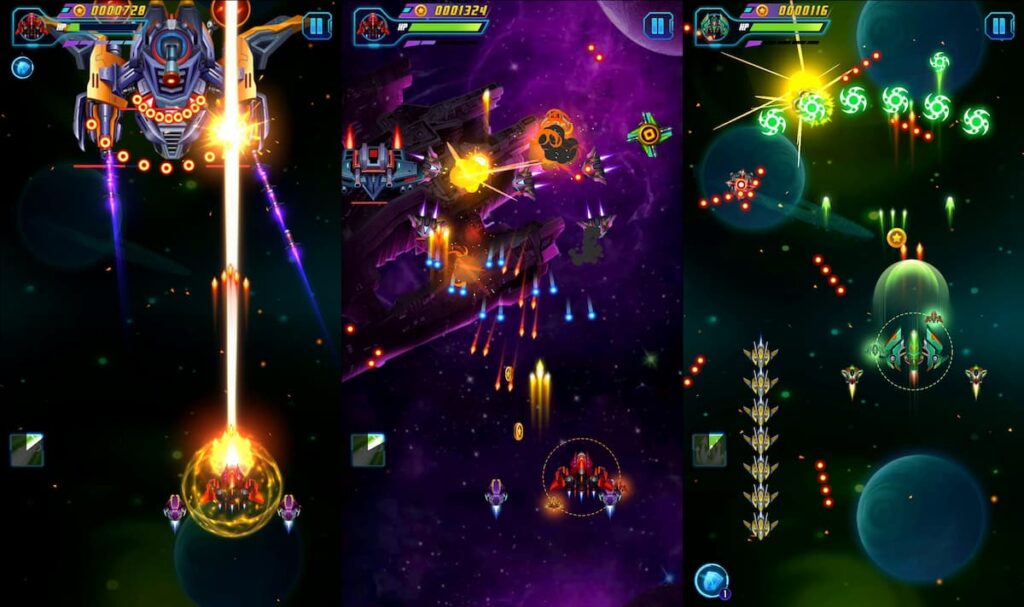The width and height of the screenshot is (1024, 607).
Task: Pause the game showing score 0000728
Action: click(x=317, y=26)
